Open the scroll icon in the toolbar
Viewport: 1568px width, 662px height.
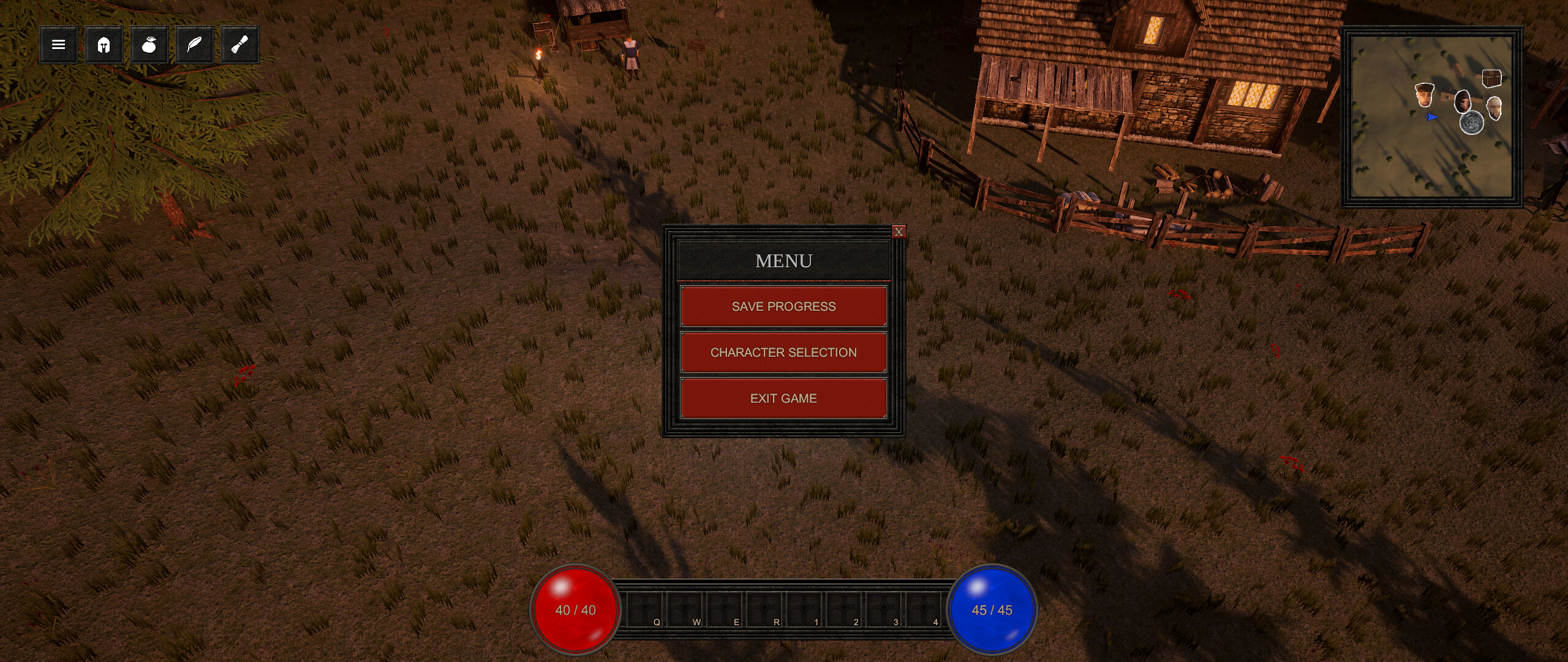240,44
